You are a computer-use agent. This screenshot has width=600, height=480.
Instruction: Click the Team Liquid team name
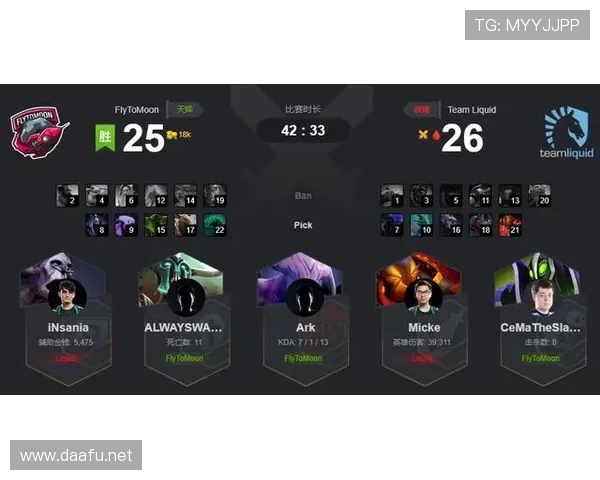[471, 110]
